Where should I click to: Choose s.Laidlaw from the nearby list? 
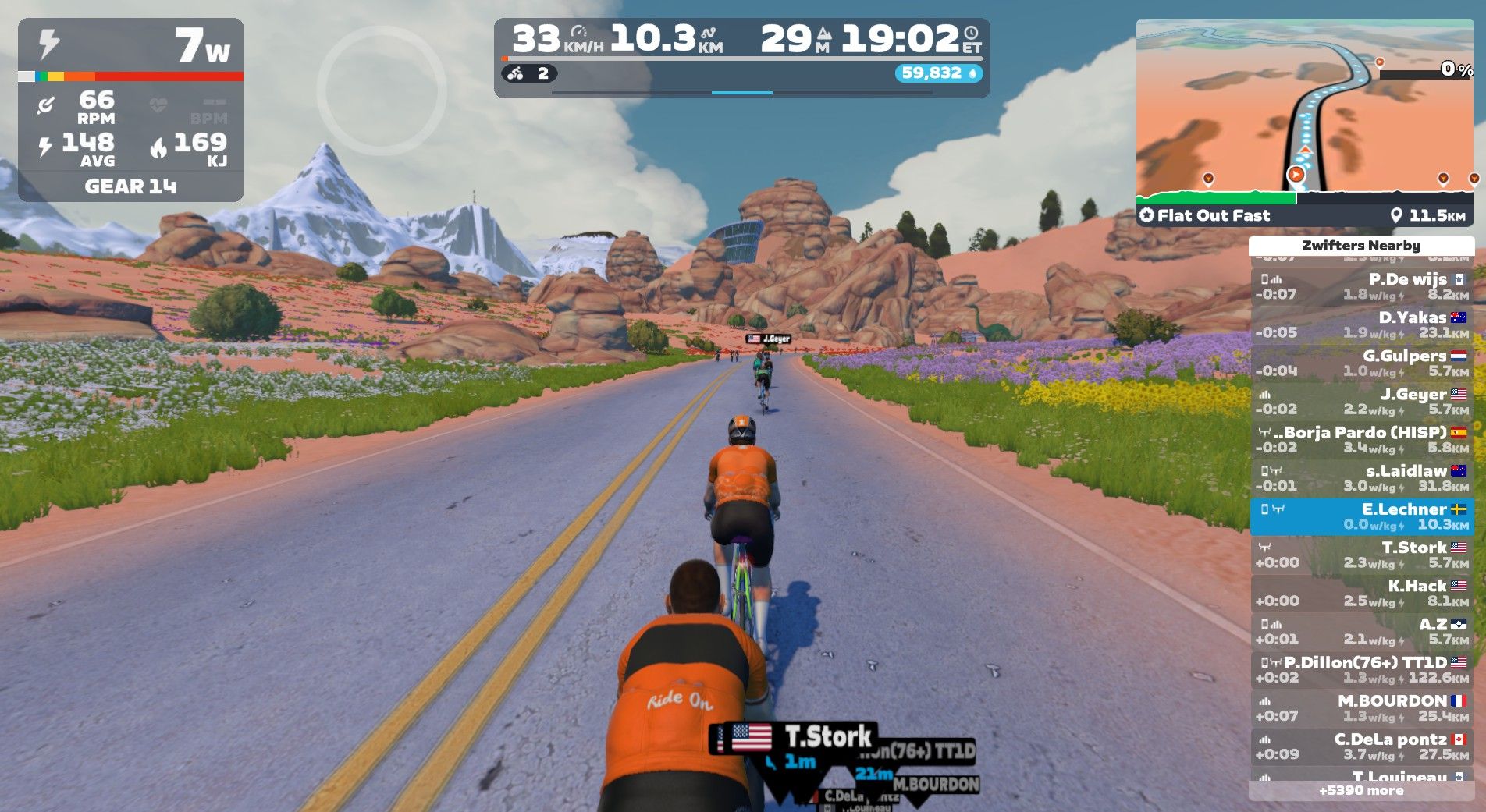[x=1362, y=477]
